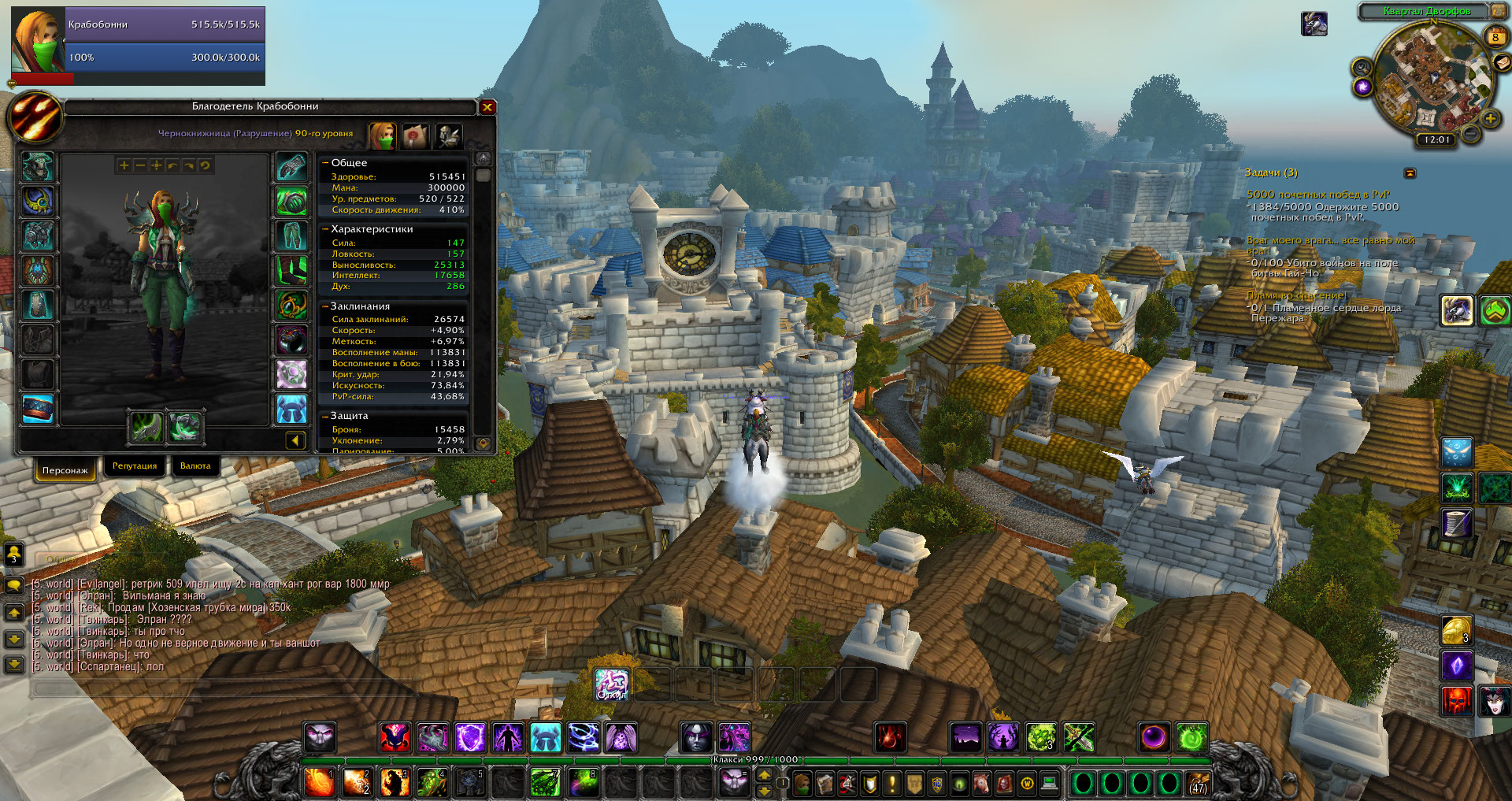Open the yellow exclamation quest log button
This screenshot has height=801, width=1512.
(x=892, y=783)
